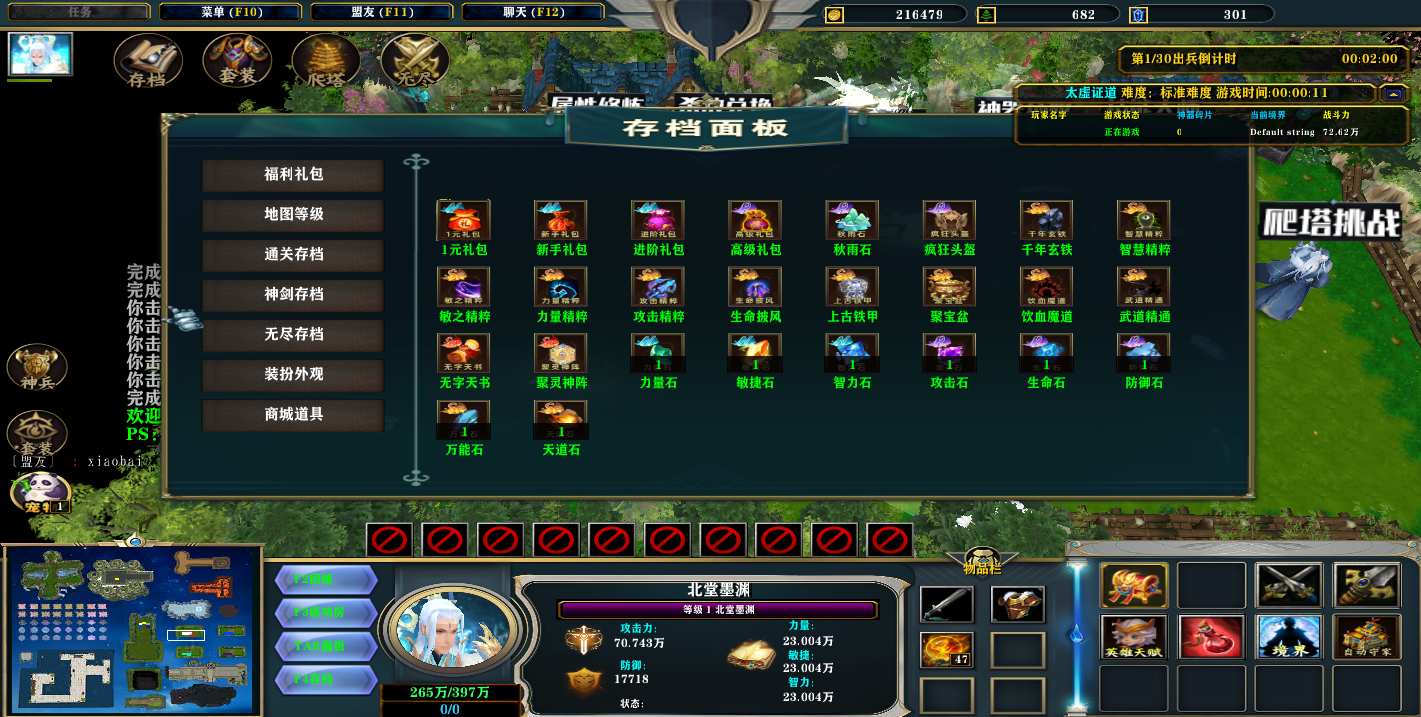Click on the minimap
Screen dimensions: 1421x717
tap(131, 630)
